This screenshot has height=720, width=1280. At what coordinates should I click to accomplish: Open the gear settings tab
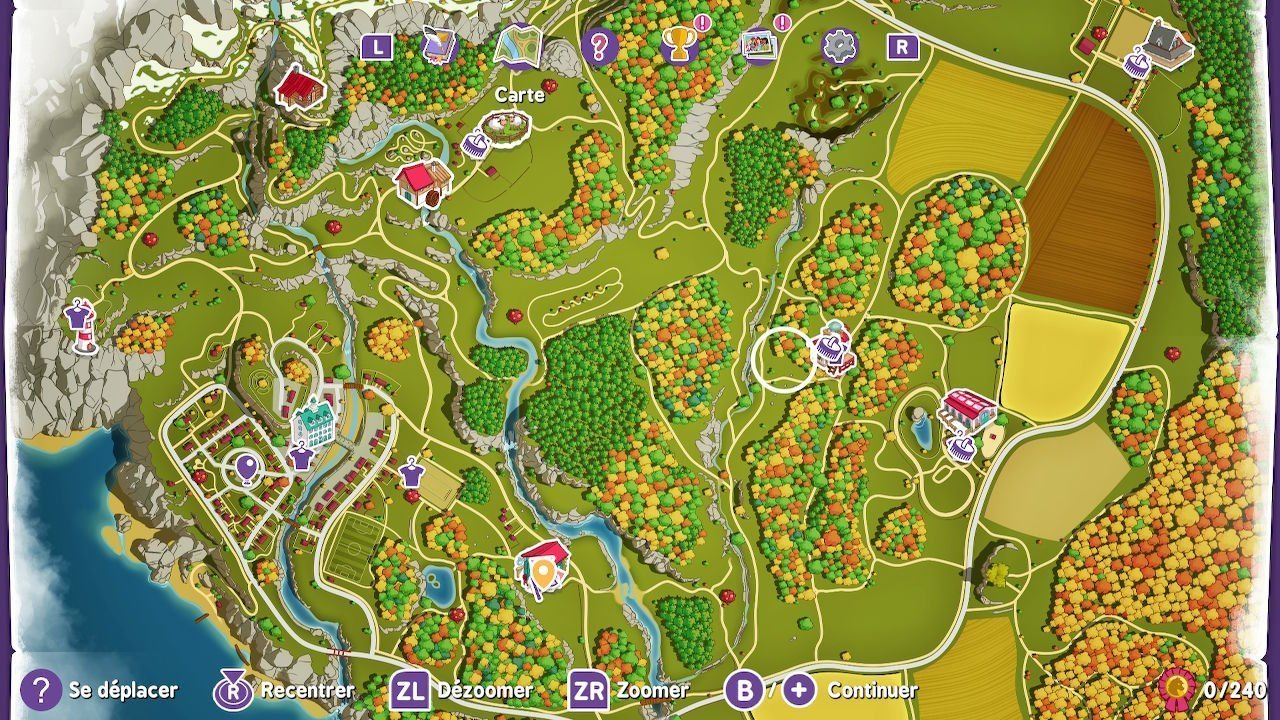[840, 46]
